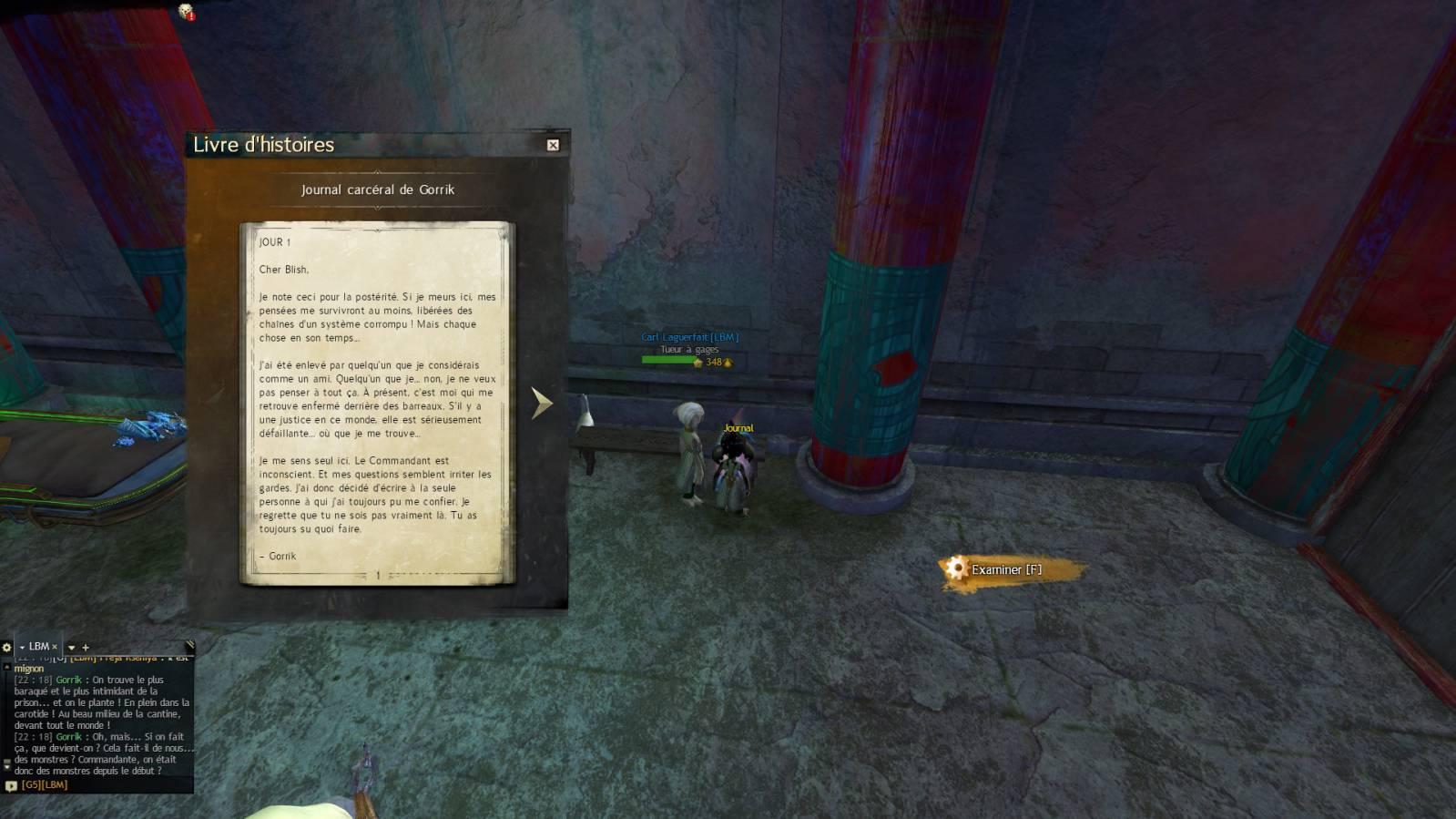Screen dimensions: 1456x819
Task: Open the chat options gear
Action: [6, 647]
